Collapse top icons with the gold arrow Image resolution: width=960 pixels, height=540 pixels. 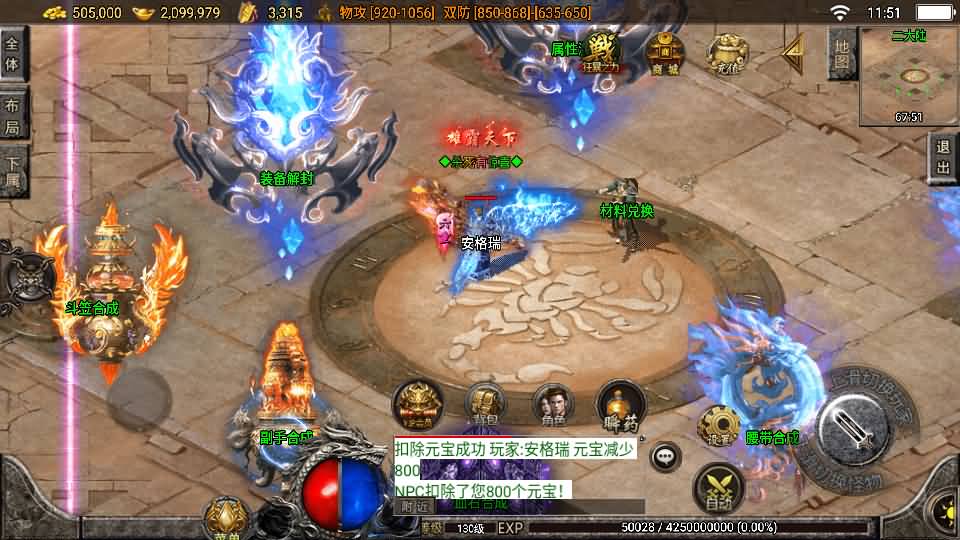pyautogui.click(x=792, y=50)
